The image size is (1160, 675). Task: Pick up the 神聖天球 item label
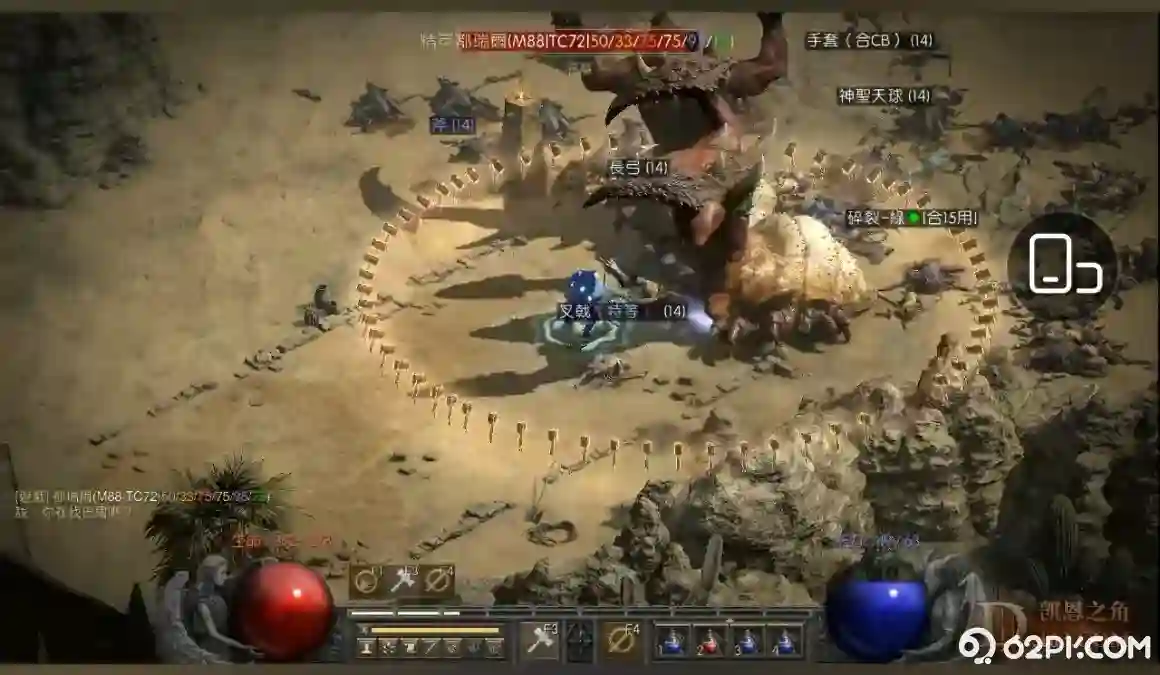pyautogui.click(x=884, y=96)
